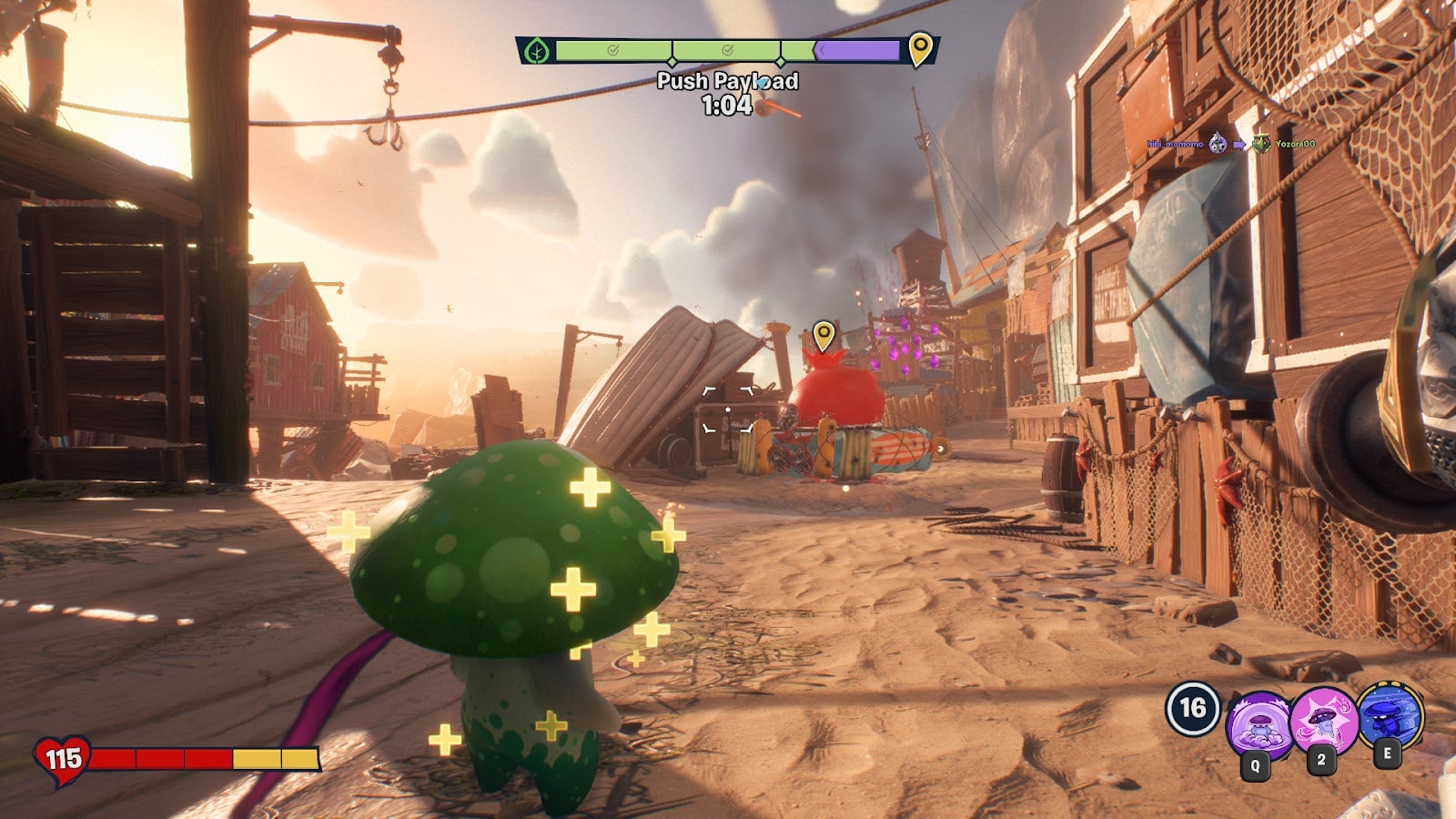Activate the pink star mushroom ability
The image size is (1456, 819).
[x=1323, y=720]
